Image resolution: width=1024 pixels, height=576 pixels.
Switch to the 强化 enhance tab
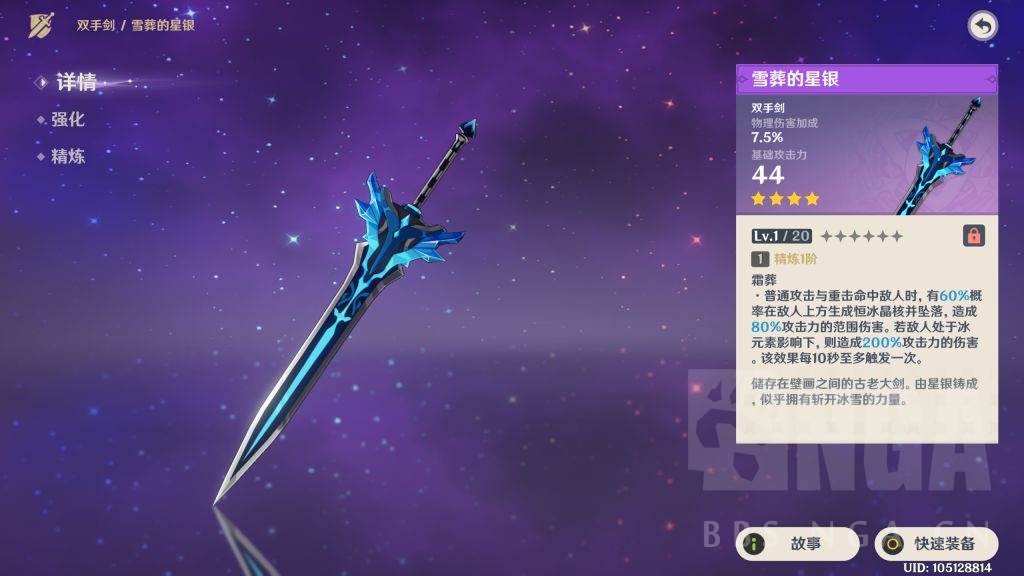(x=67, y=119)
